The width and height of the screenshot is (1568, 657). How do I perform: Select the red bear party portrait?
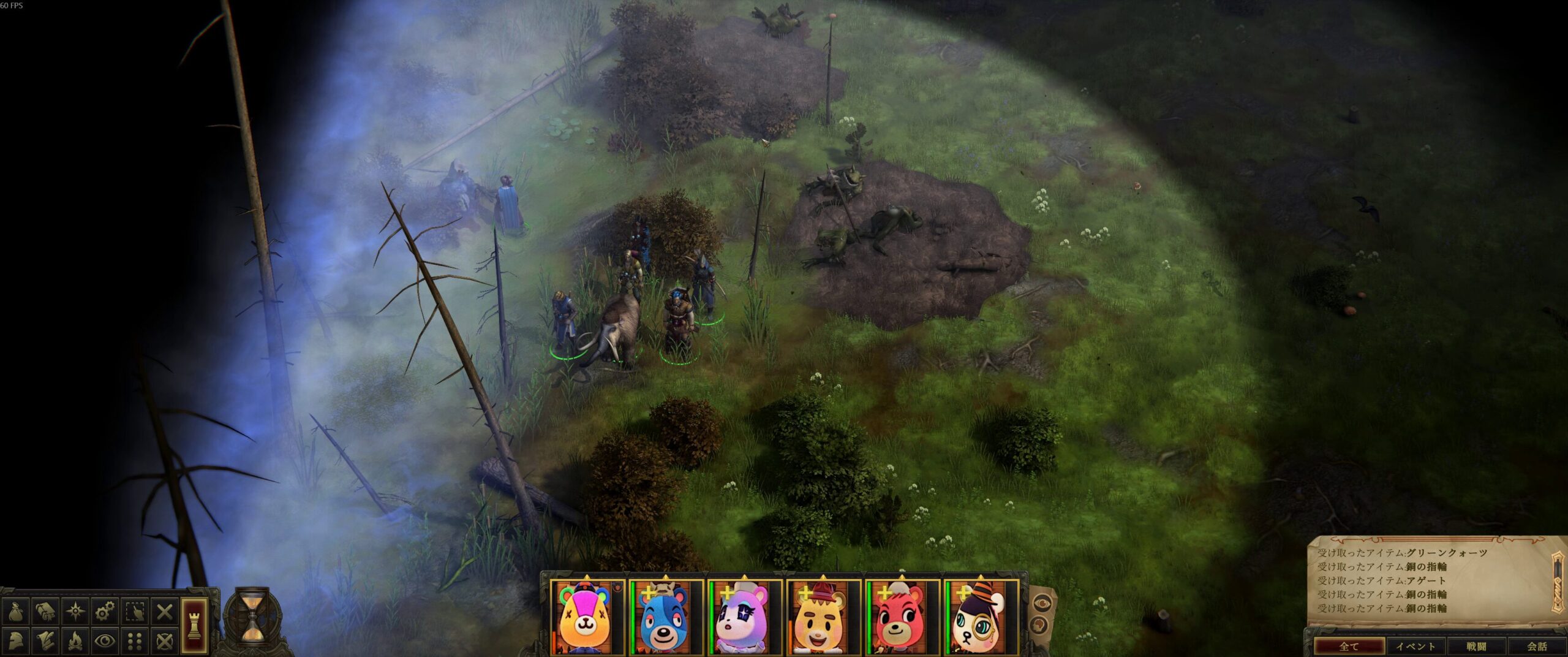902,618
